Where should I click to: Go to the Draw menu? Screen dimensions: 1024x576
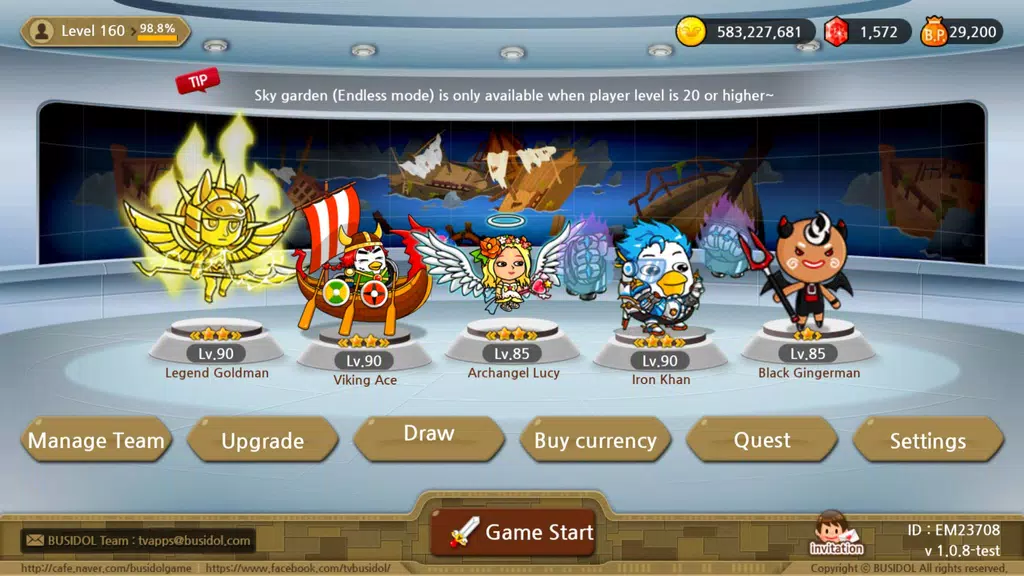pos(428,436)
